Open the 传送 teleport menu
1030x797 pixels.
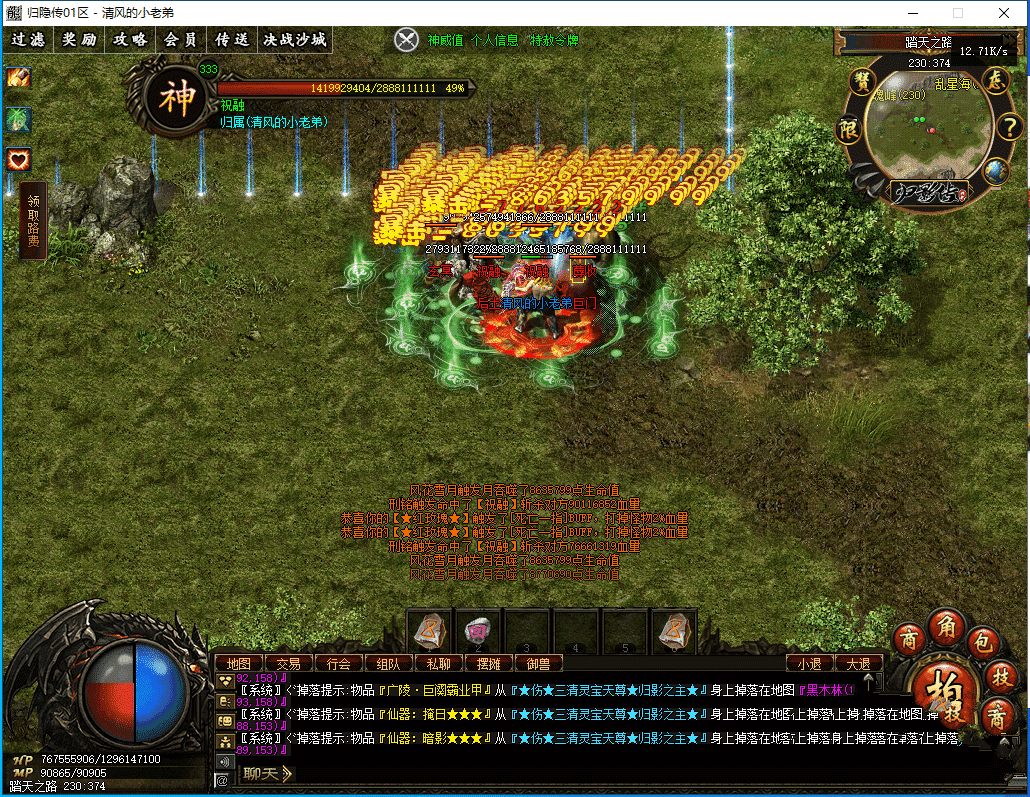point(232,40)
